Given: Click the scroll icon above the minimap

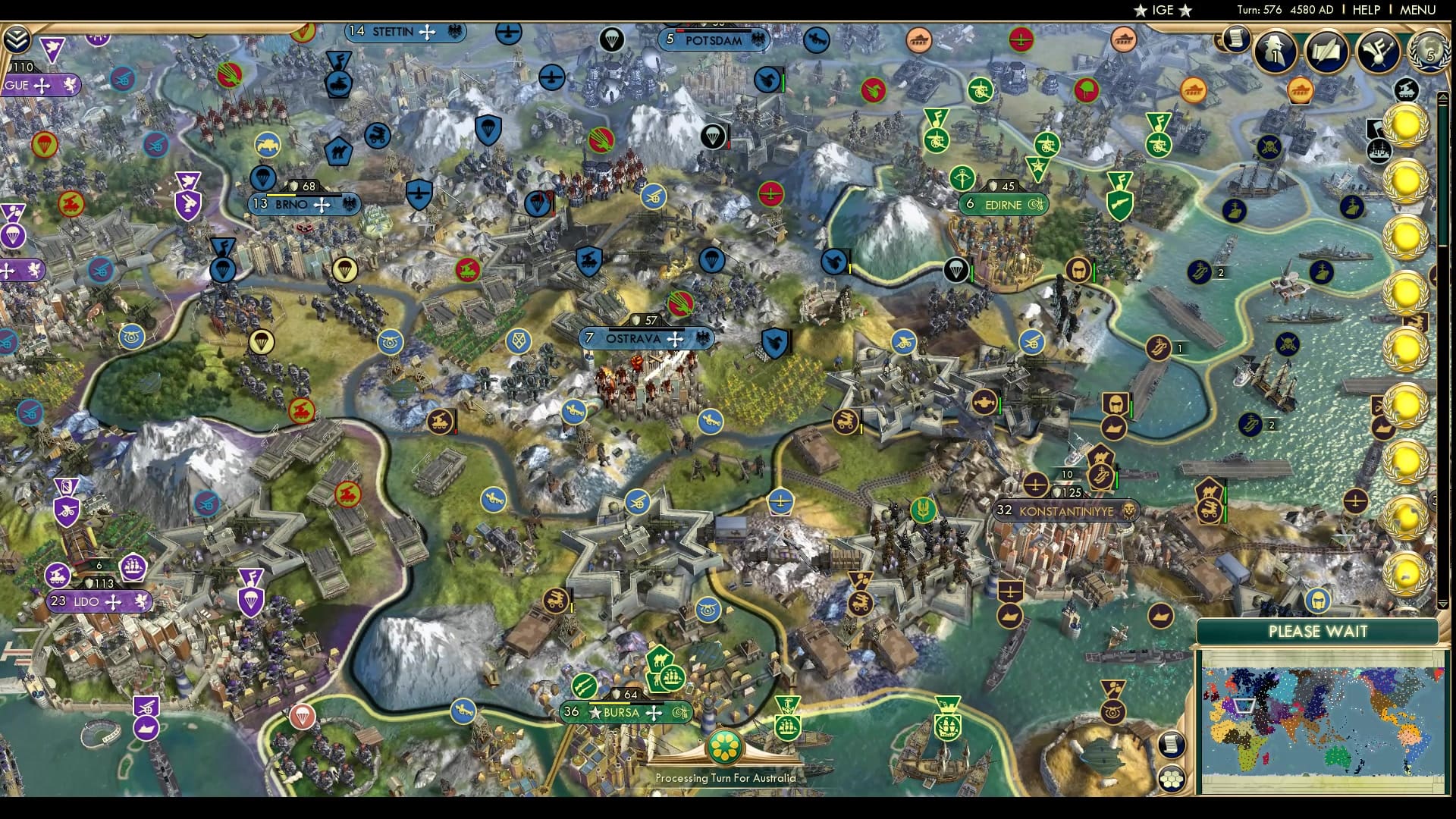Looking at the screenshot, I should tap(1171, 745).
